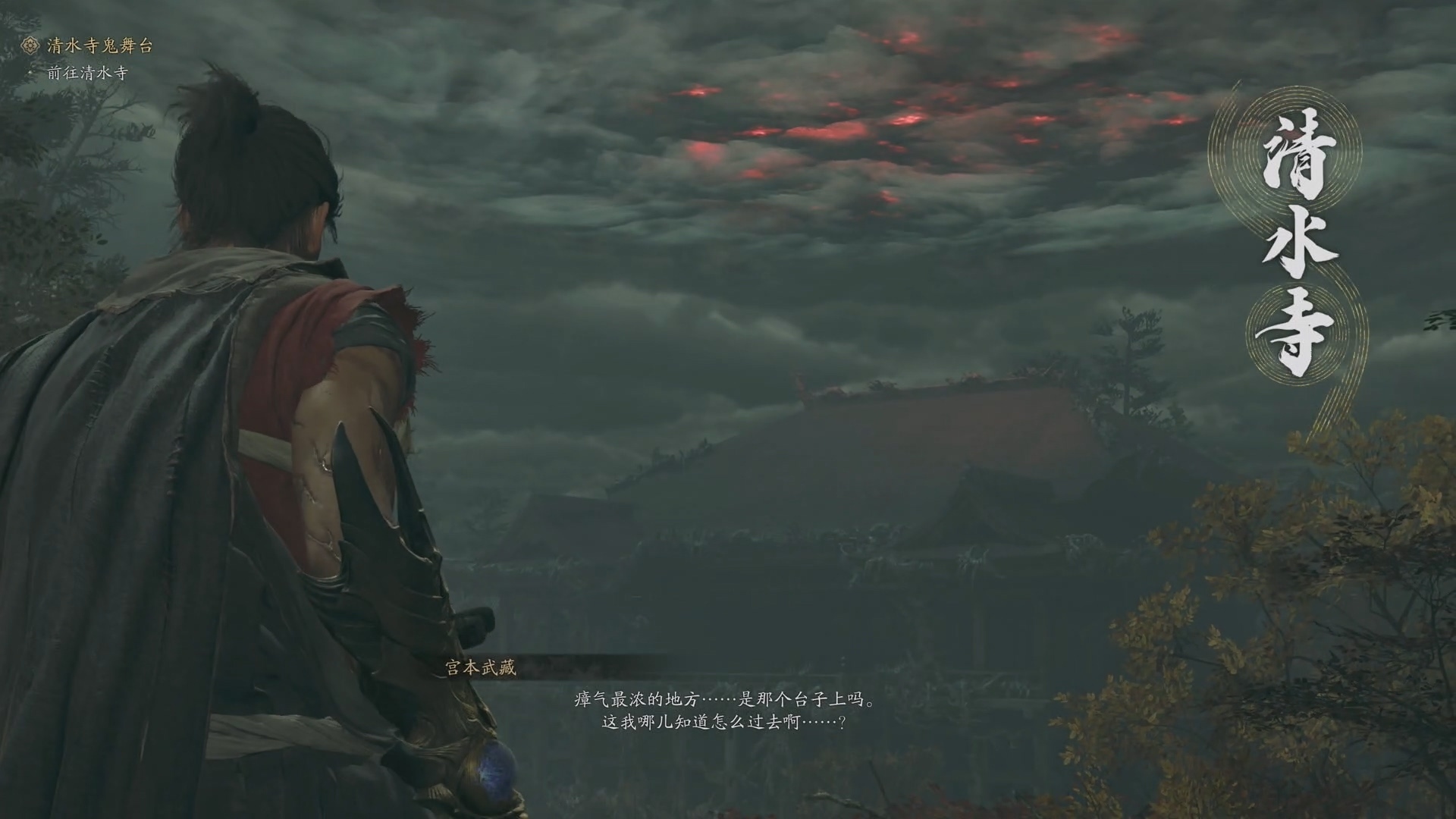Viewport: 1456px width, 819px height.
Task: Click the flower-shaped quest icon
Action: click(x=31, y=45)
